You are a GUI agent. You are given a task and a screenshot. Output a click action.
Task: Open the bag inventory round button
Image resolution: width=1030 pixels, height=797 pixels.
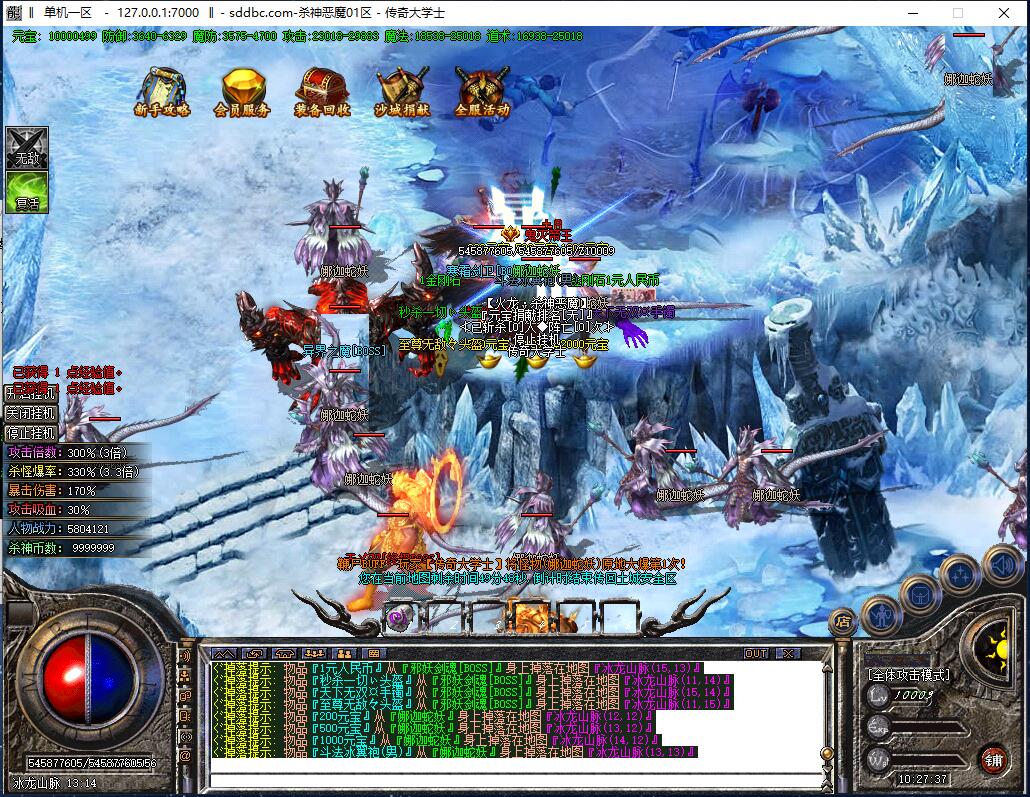920,595
